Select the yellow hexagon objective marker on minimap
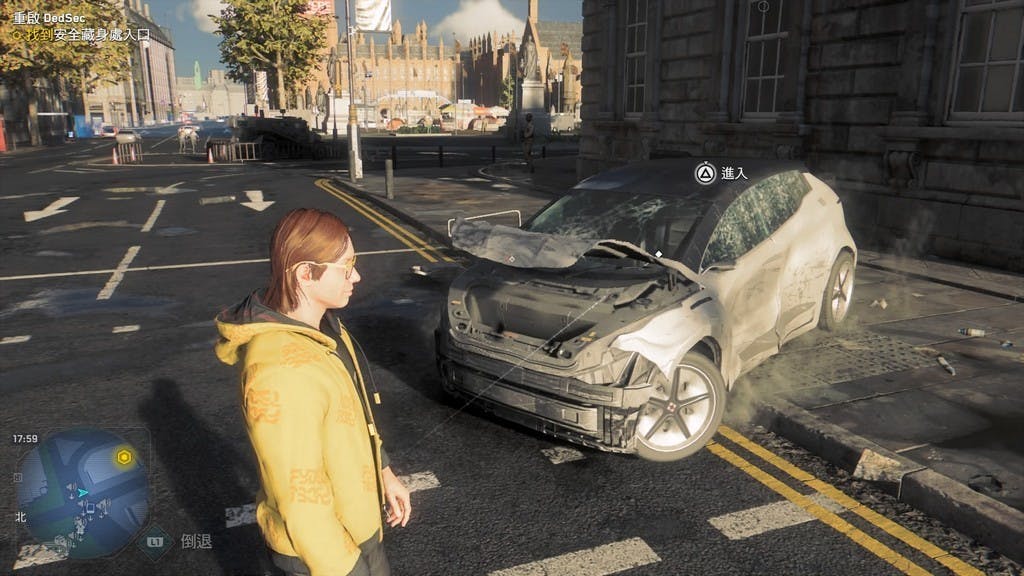 coord(124,457)
